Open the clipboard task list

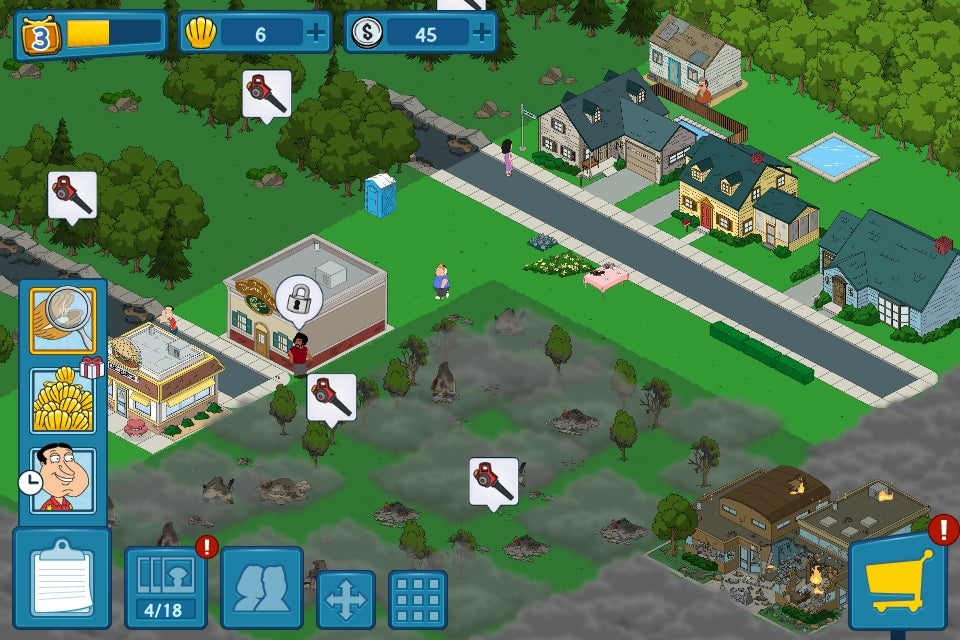(61, 579)
